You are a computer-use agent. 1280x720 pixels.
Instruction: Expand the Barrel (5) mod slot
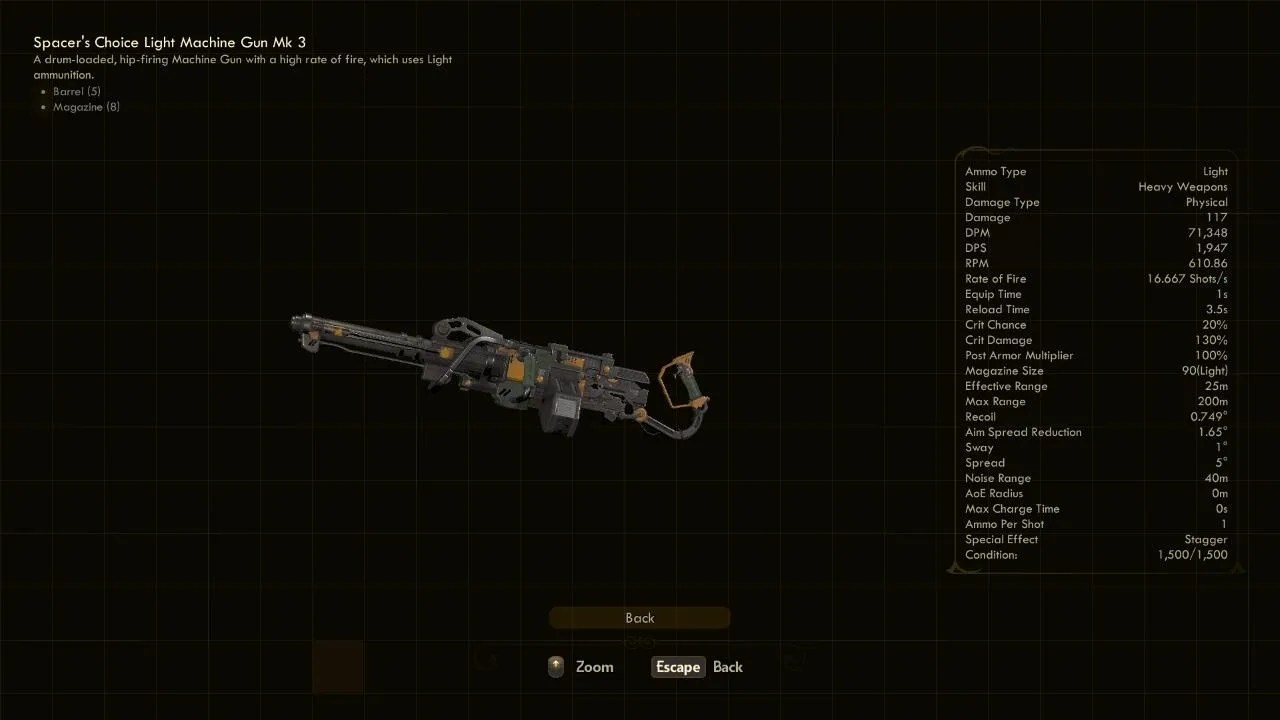click(76, 91)
